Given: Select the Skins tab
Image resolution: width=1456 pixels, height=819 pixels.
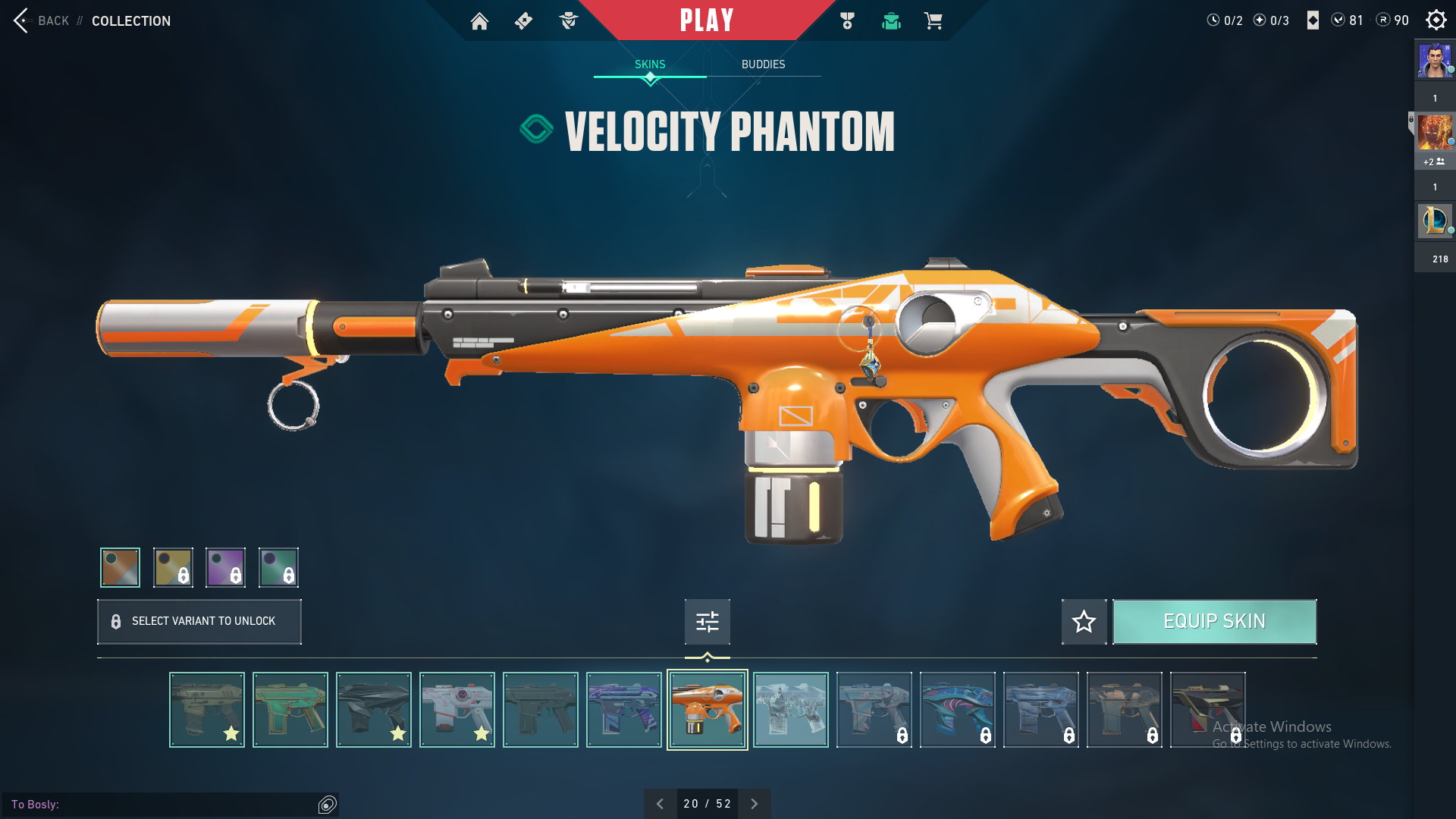Looking at the screenshot, I should pyautogui.click(x=650, y=64).
